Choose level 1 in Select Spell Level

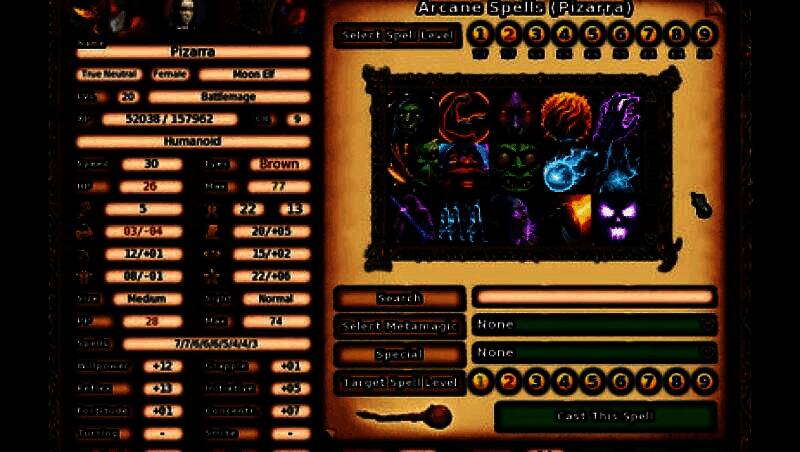pos(480,35)
